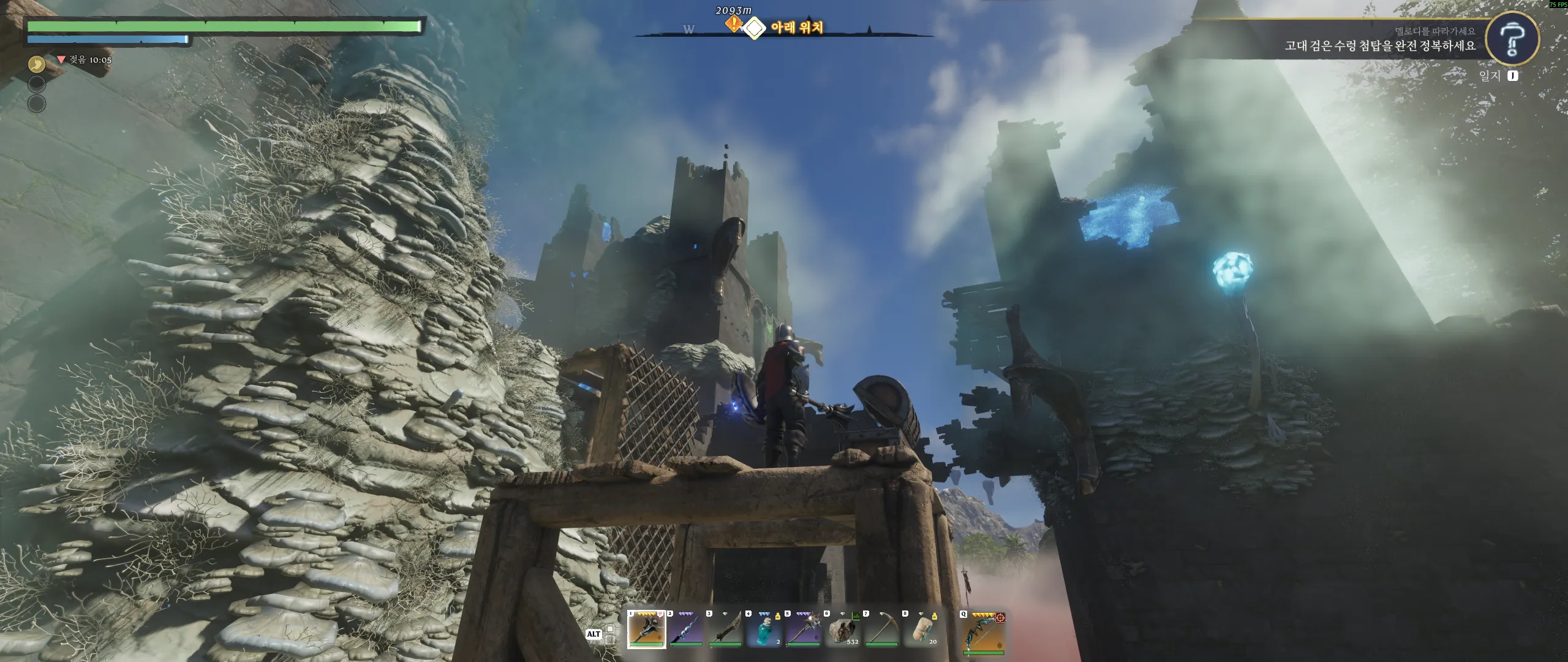Screen dimensions: 1568x662
Task: Click the white diamond waypoint on the compass
Action: click(x=755, y=28)
